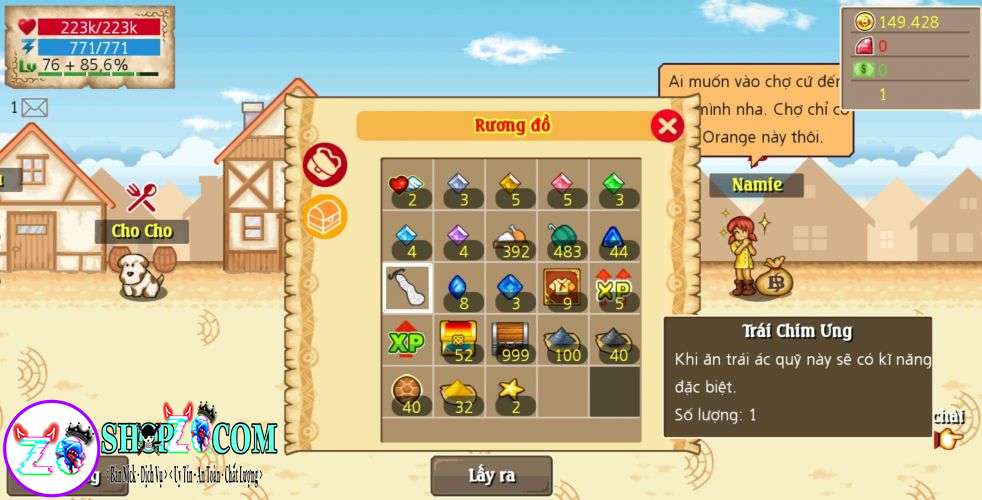Select the blue teardrop gem stack of 8
Viewport: 982px width, 500px height.
point(458,289)
